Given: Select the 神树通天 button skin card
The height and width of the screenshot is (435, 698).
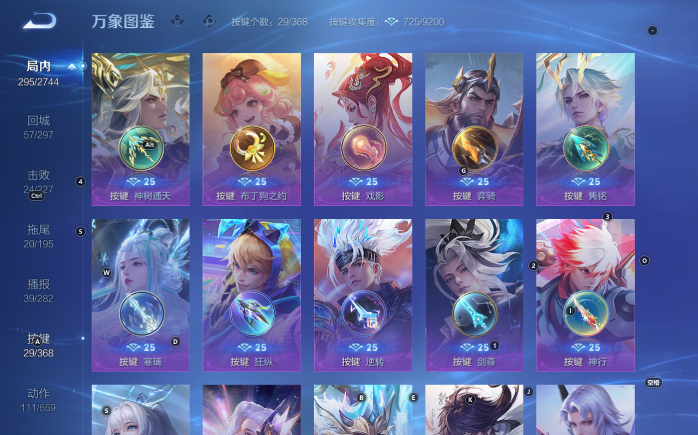Looking at the screenshot, I should point(140,128).
